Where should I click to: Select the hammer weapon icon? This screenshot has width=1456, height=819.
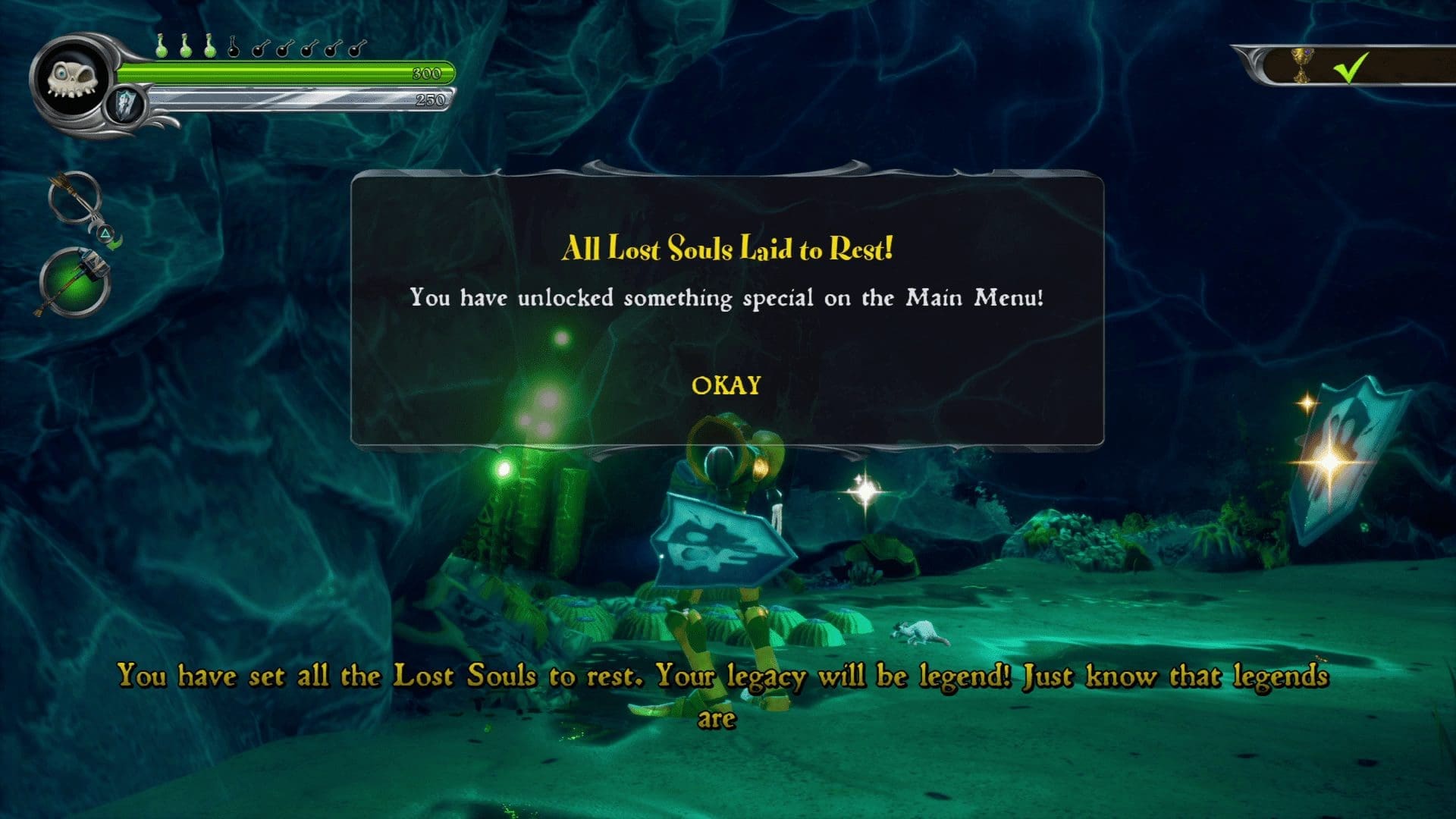(x=76, y=279)
